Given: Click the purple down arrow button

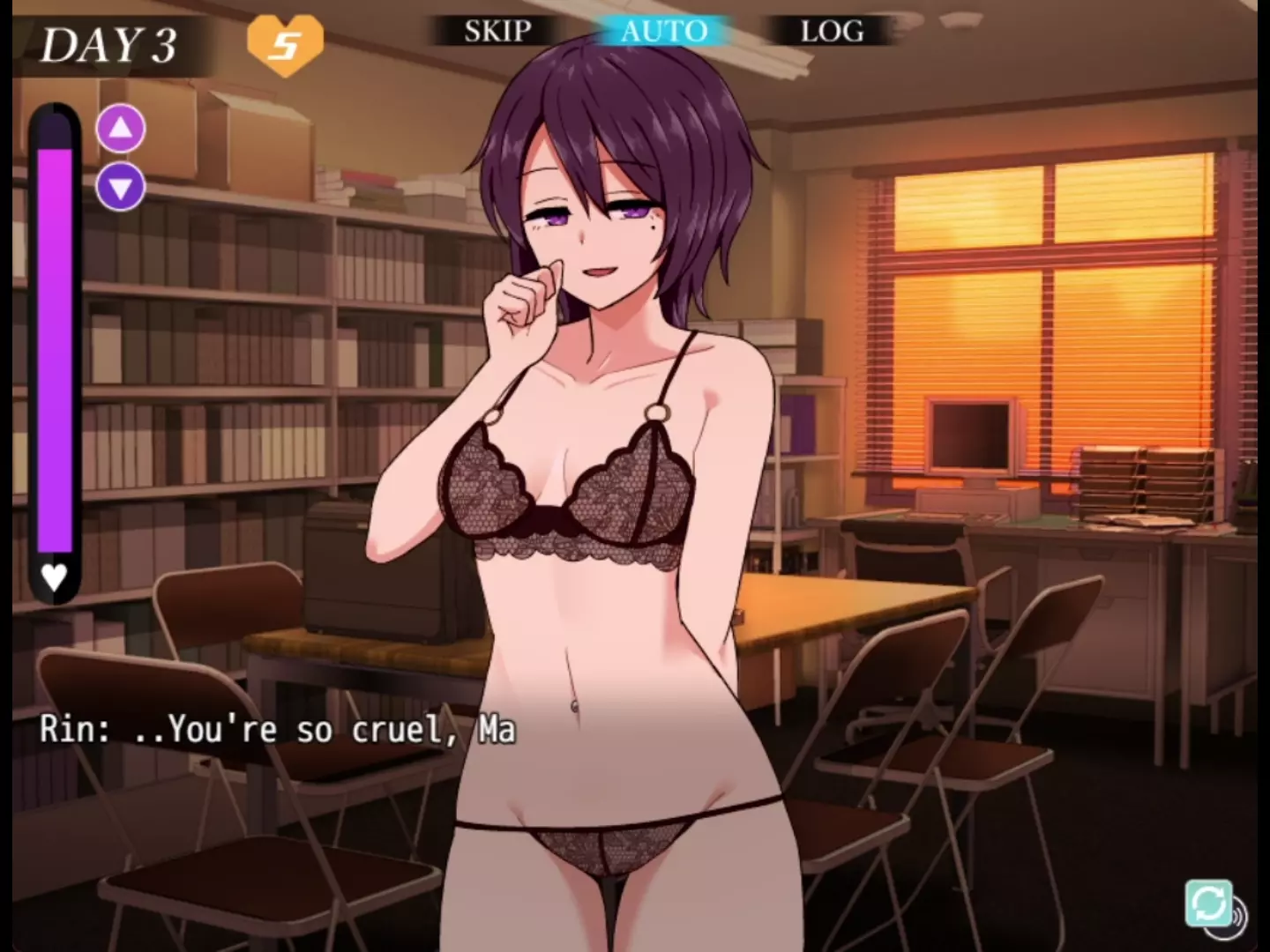Looking at the screenshot, I should [121, 187].
